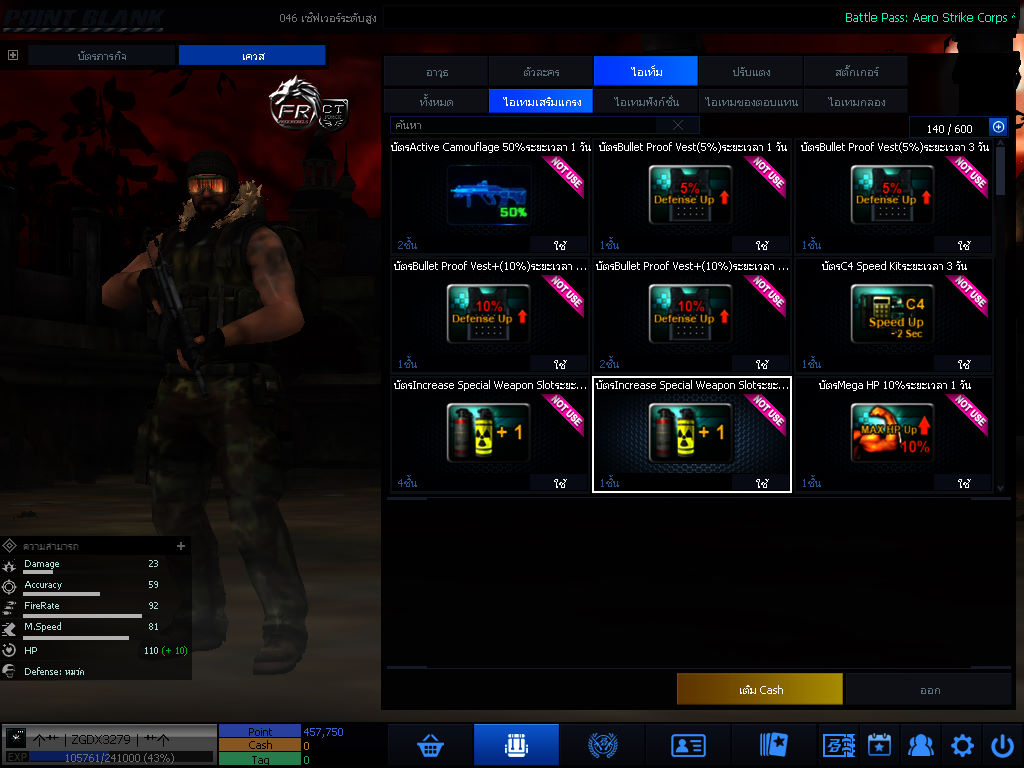
Task: Click the power icon to quit
Action: point(1002,746)
